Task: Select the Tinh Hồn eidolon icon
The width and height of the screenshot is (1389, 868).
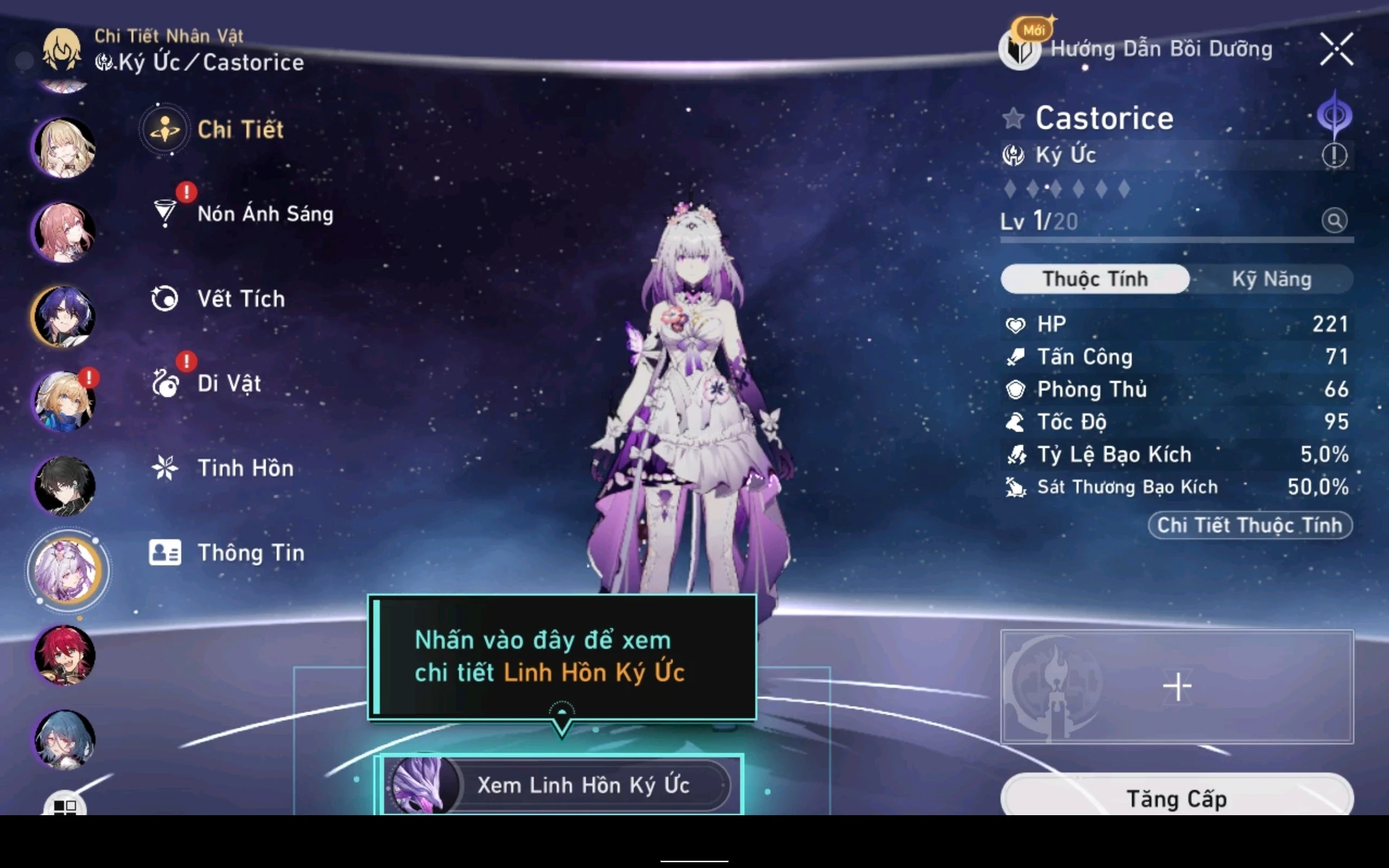Action: (x=165, y=468)
